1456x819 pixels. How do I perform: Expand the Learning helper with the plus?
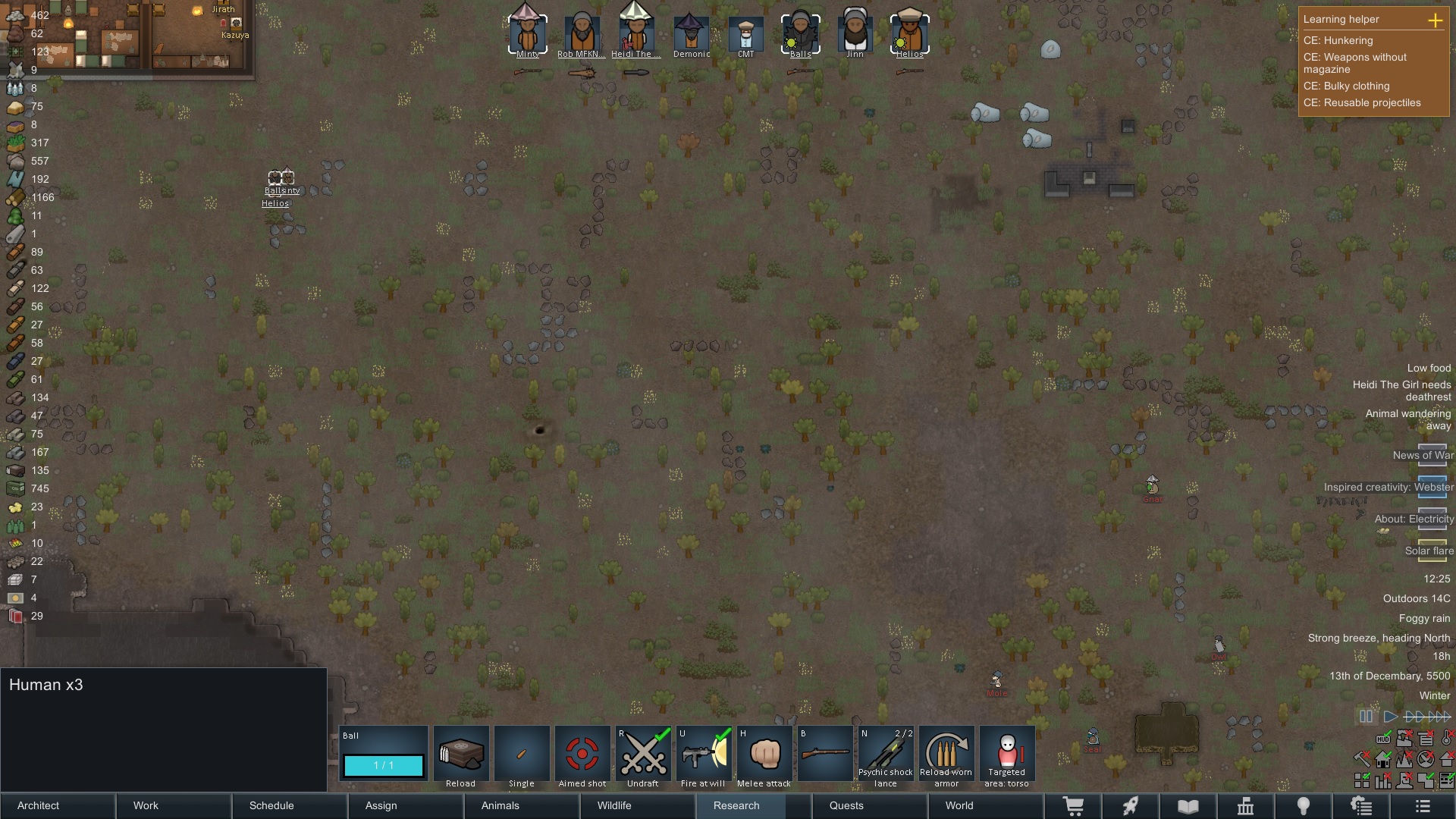[1435, 20]
